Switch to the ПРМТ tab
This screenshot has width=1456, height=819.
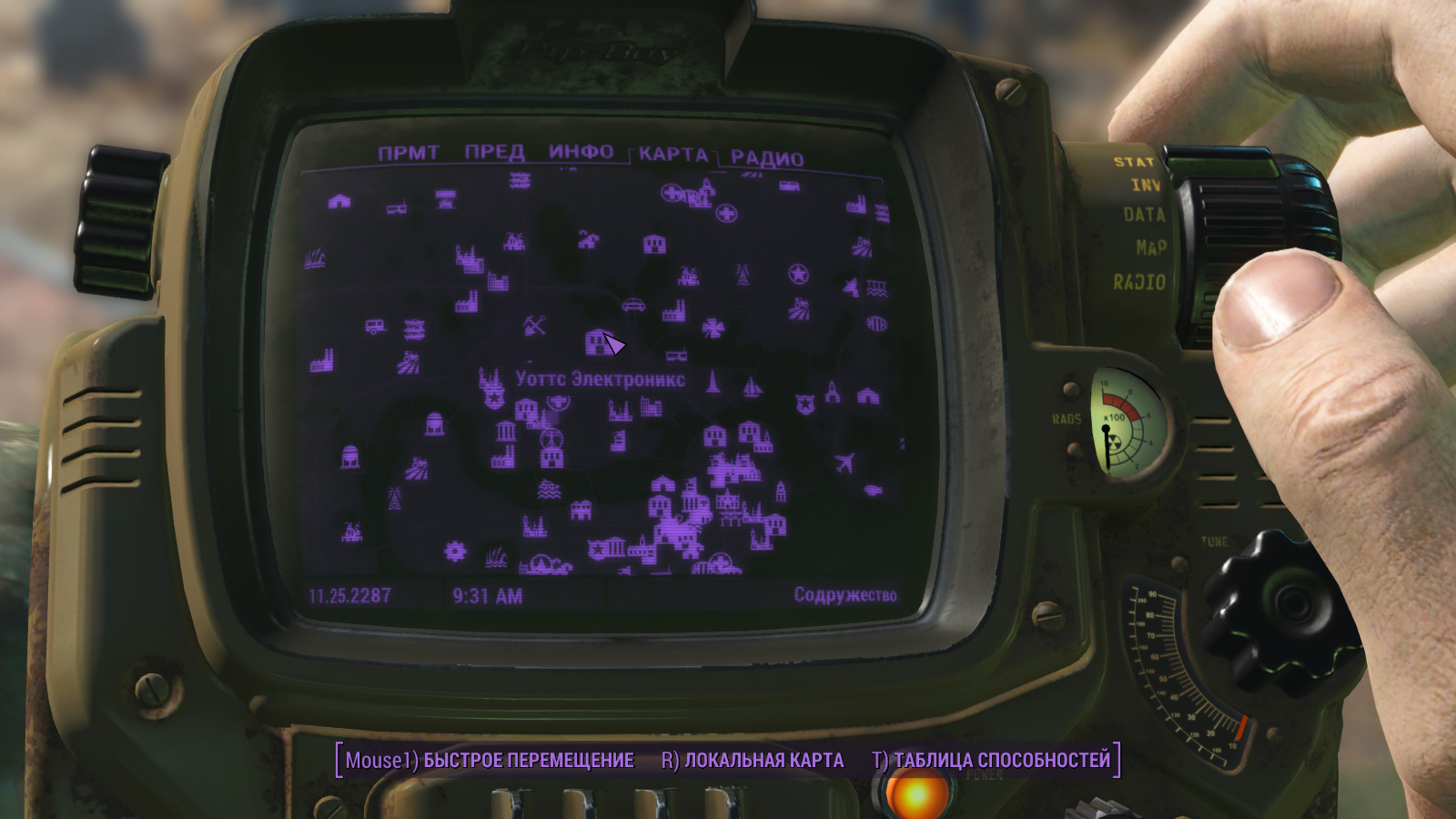[409, 153]
